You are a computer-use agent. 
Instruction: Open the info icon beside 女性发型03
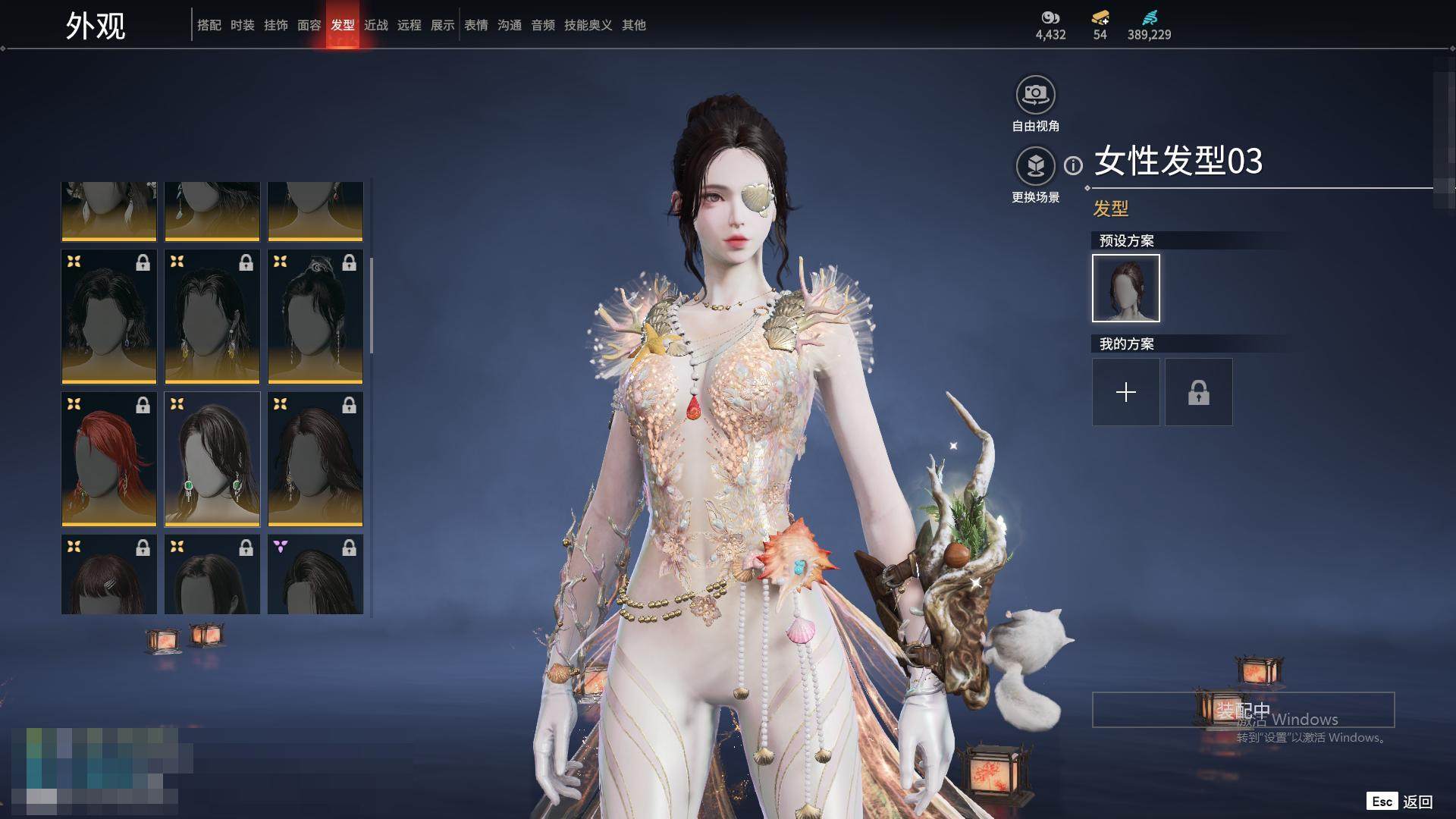click(x=1073, y=165)
